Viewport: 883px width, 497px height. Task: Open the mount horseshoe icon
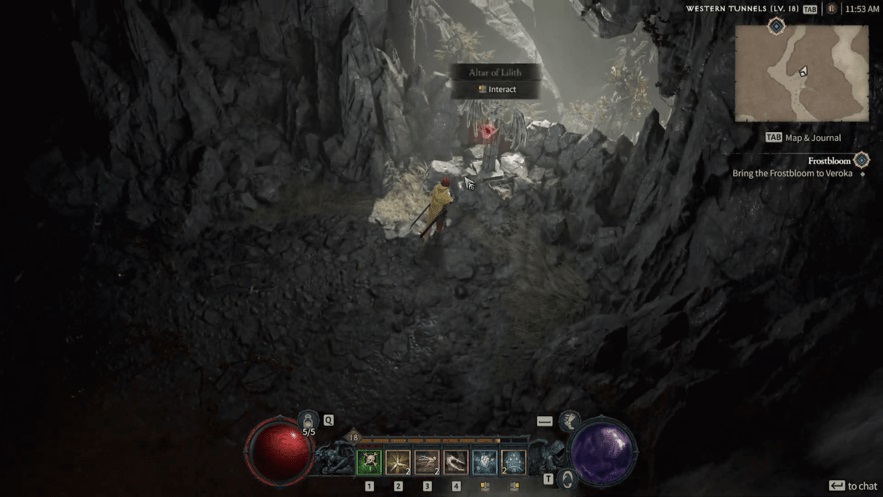click(567, 479)
